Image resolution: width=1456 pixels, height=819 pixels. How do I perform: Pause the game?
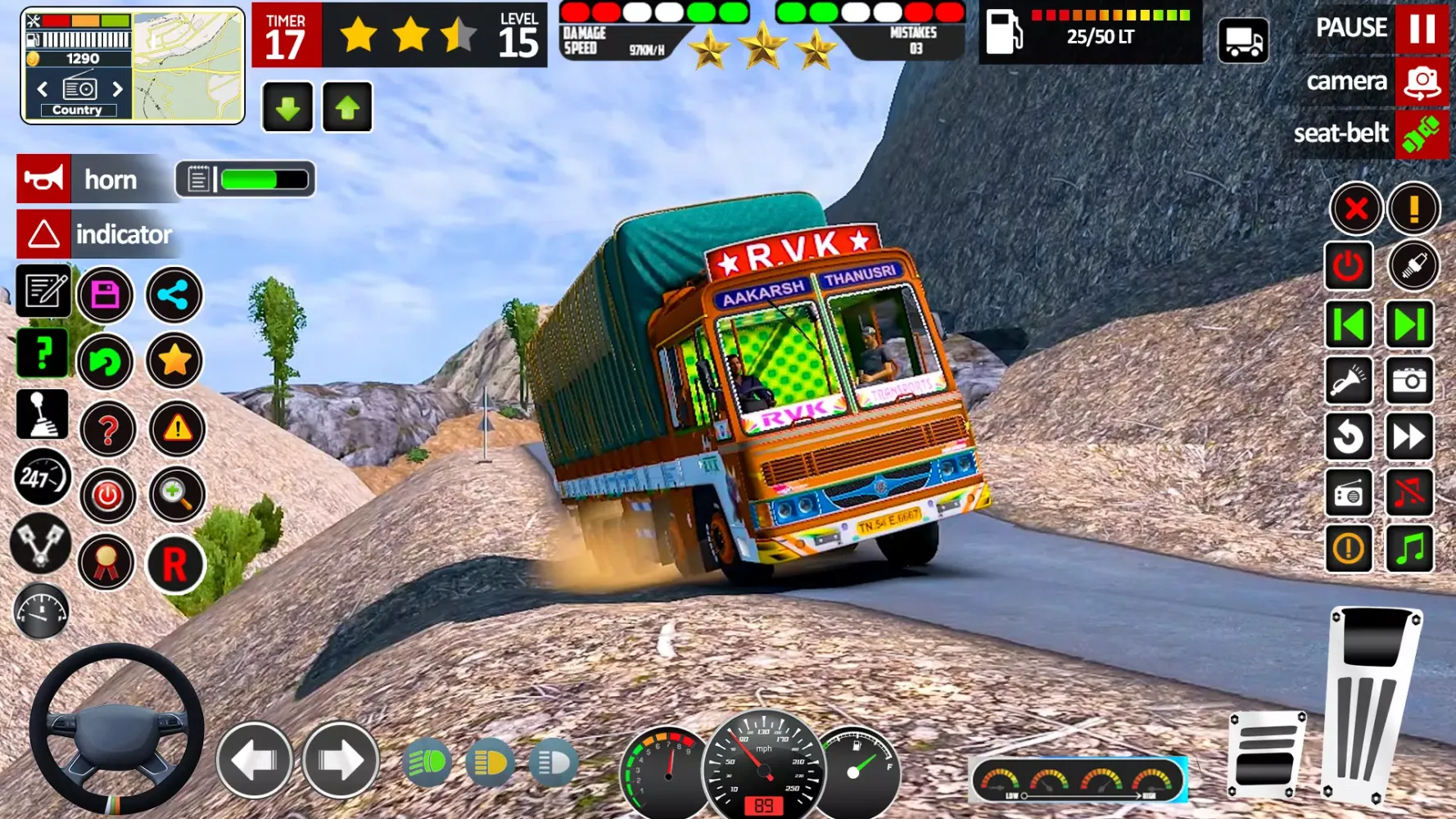tap(1422, 28)
